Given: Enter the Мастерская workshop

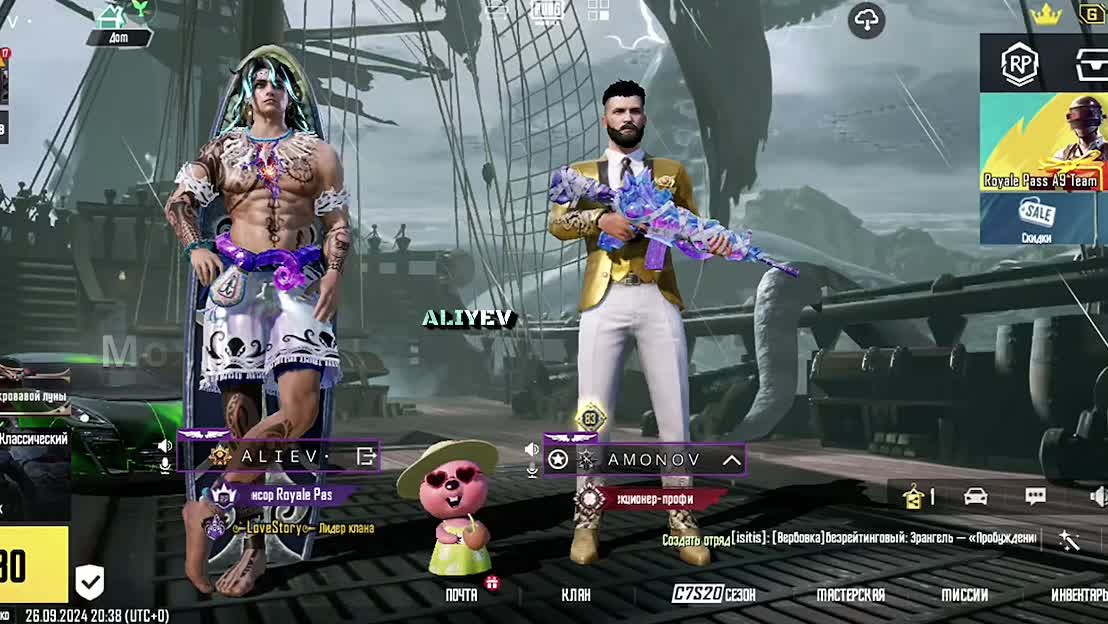Looking at the screenshot, I should 850,595.
